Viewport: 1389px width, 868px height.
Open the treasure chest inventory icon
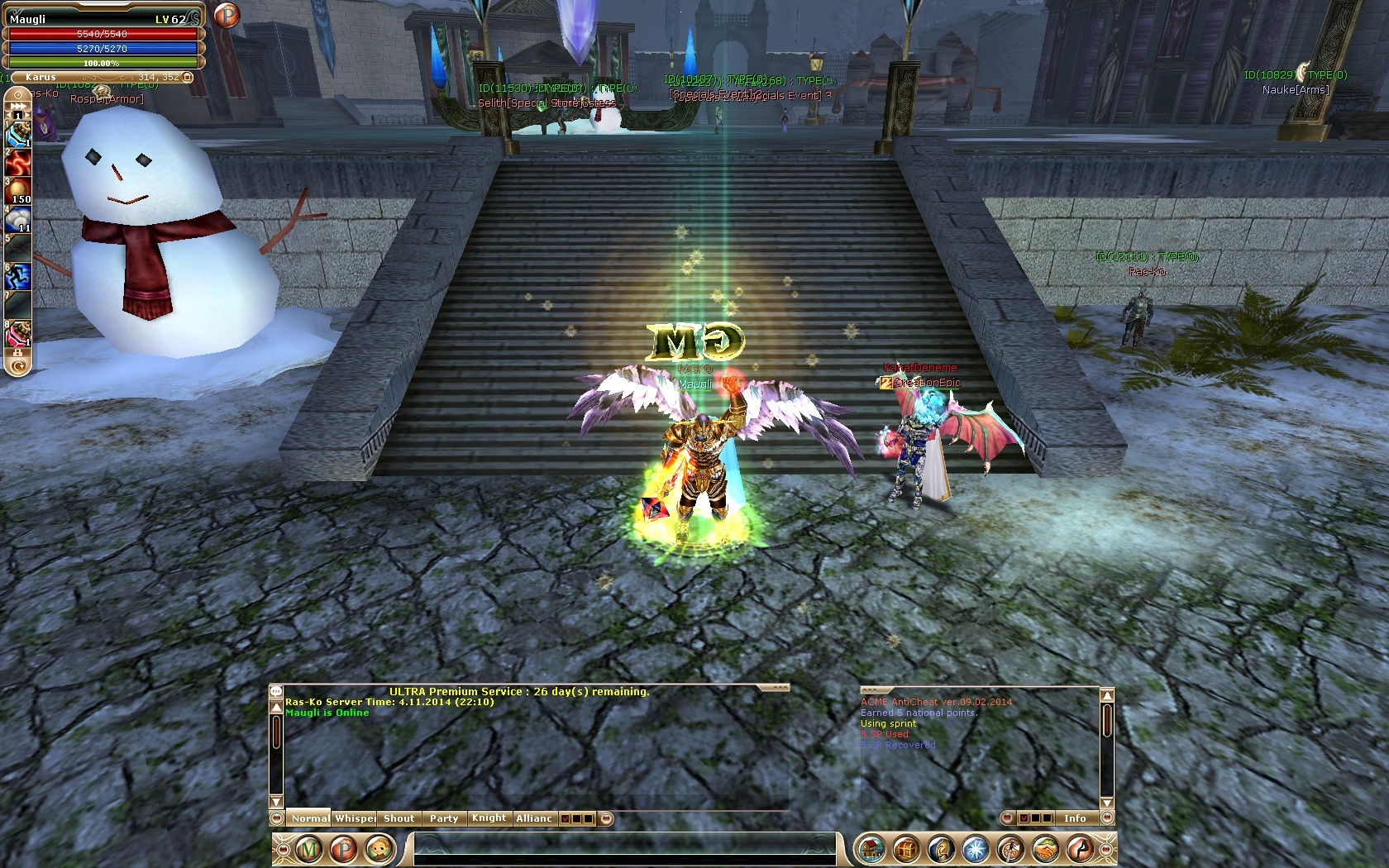pyautogui.click(x=906, y=849)
